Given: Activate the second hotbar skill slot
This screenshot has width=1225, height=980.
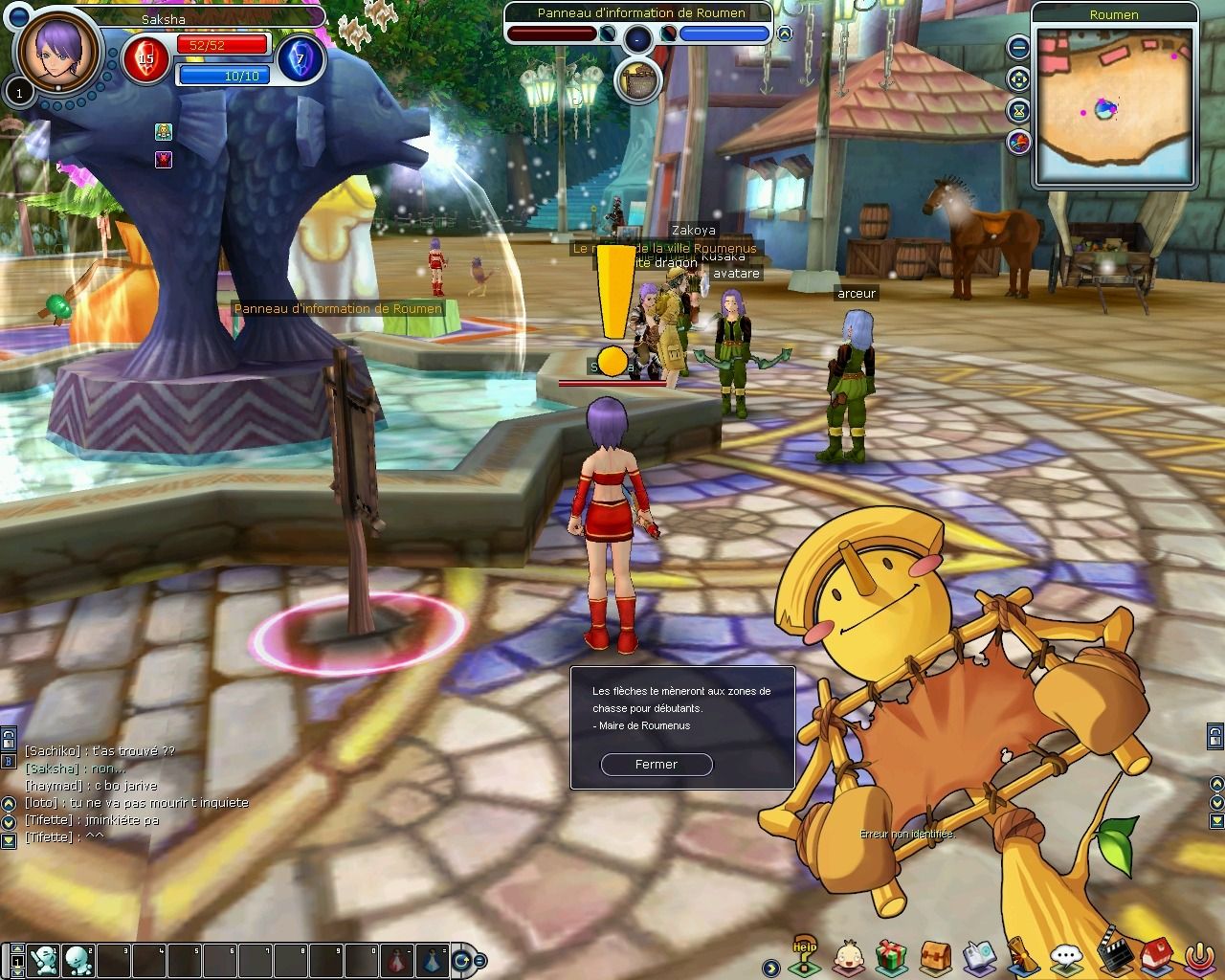Looking at the screenshot, I should click(78, 957).
